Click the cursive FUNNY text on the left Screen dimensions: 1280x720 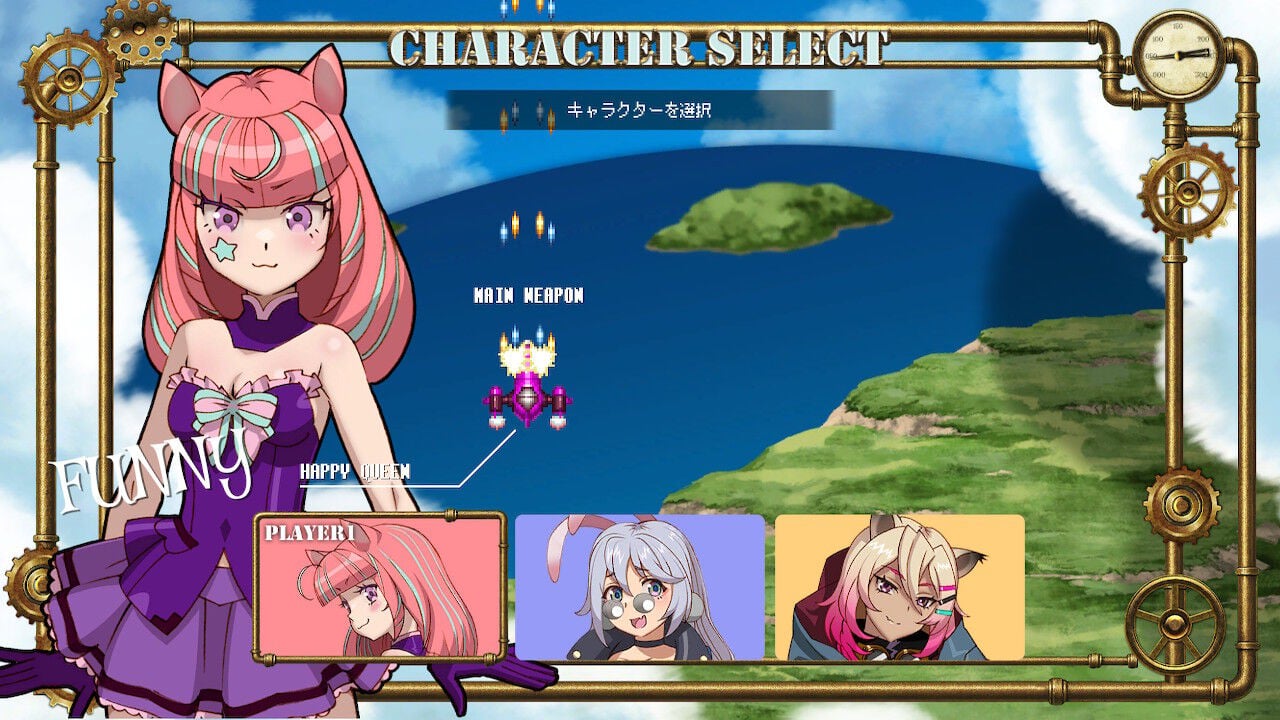point(152,468)
